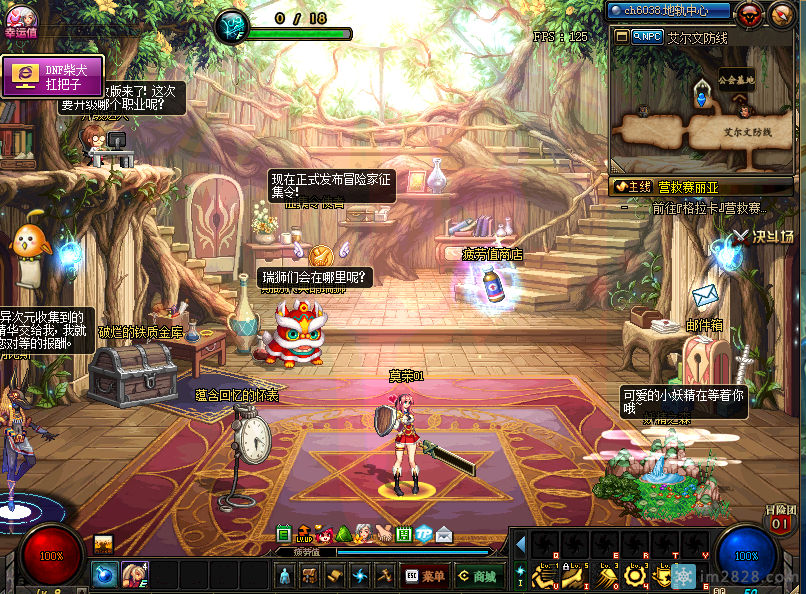Viewport: 806px width, 594px height.
Task: Click the red bull-head icon near minimap
Action: coord(750,14)
